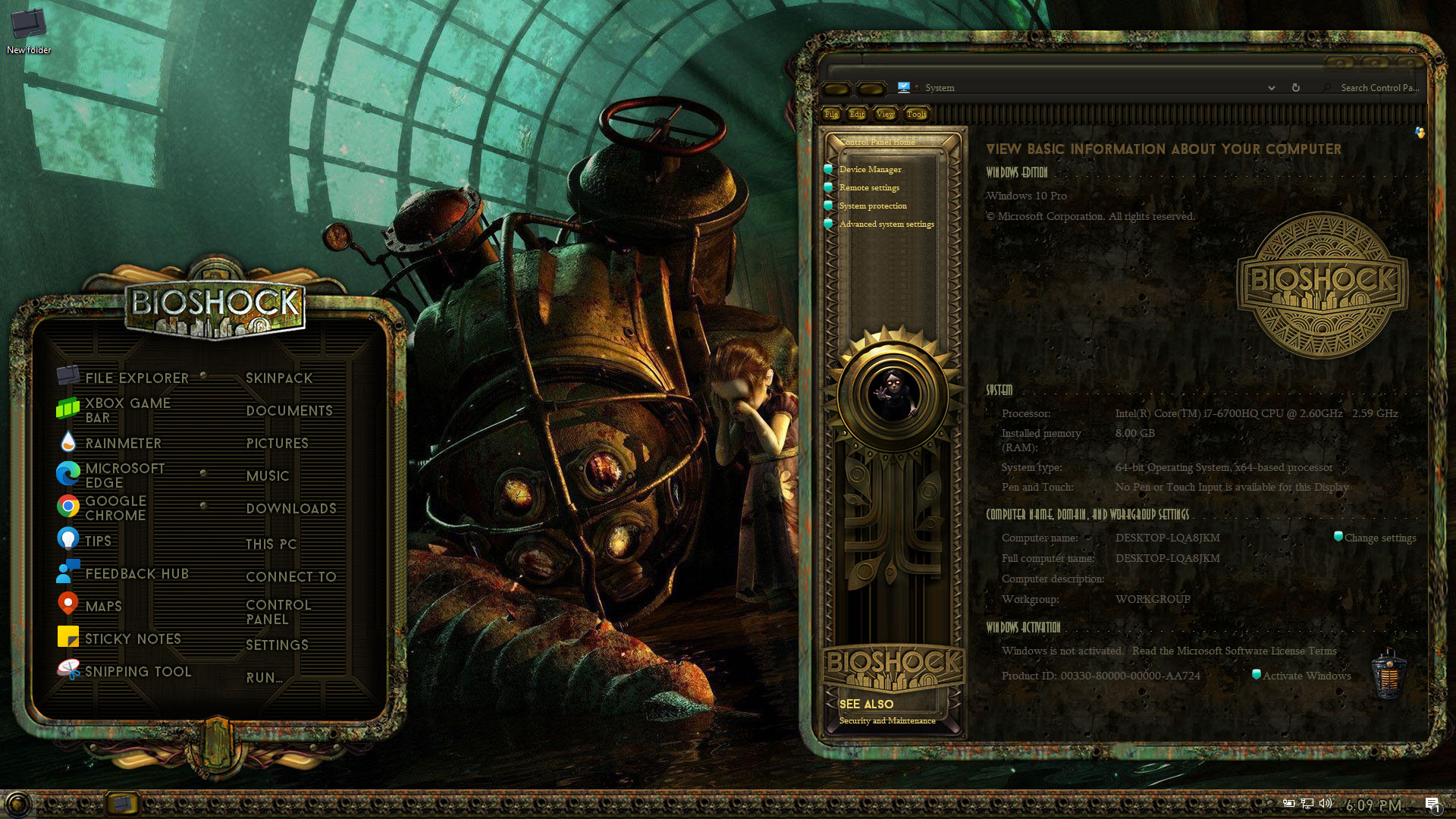Viewport: 1456px width, 819px height.
Task: Open Rainmeter from the app list
Action: (123, 444)
